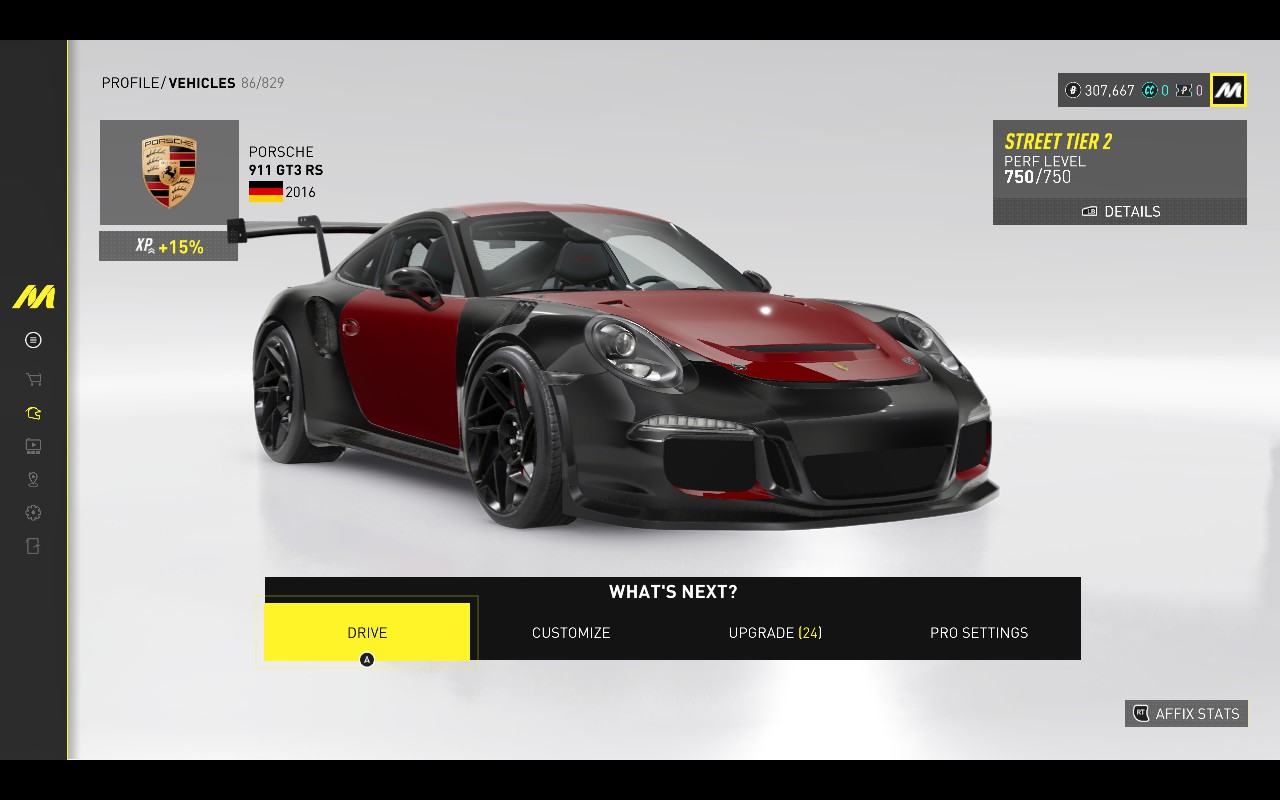
Task: Open the shopping cart icon in sidebar
Action: 33,379
